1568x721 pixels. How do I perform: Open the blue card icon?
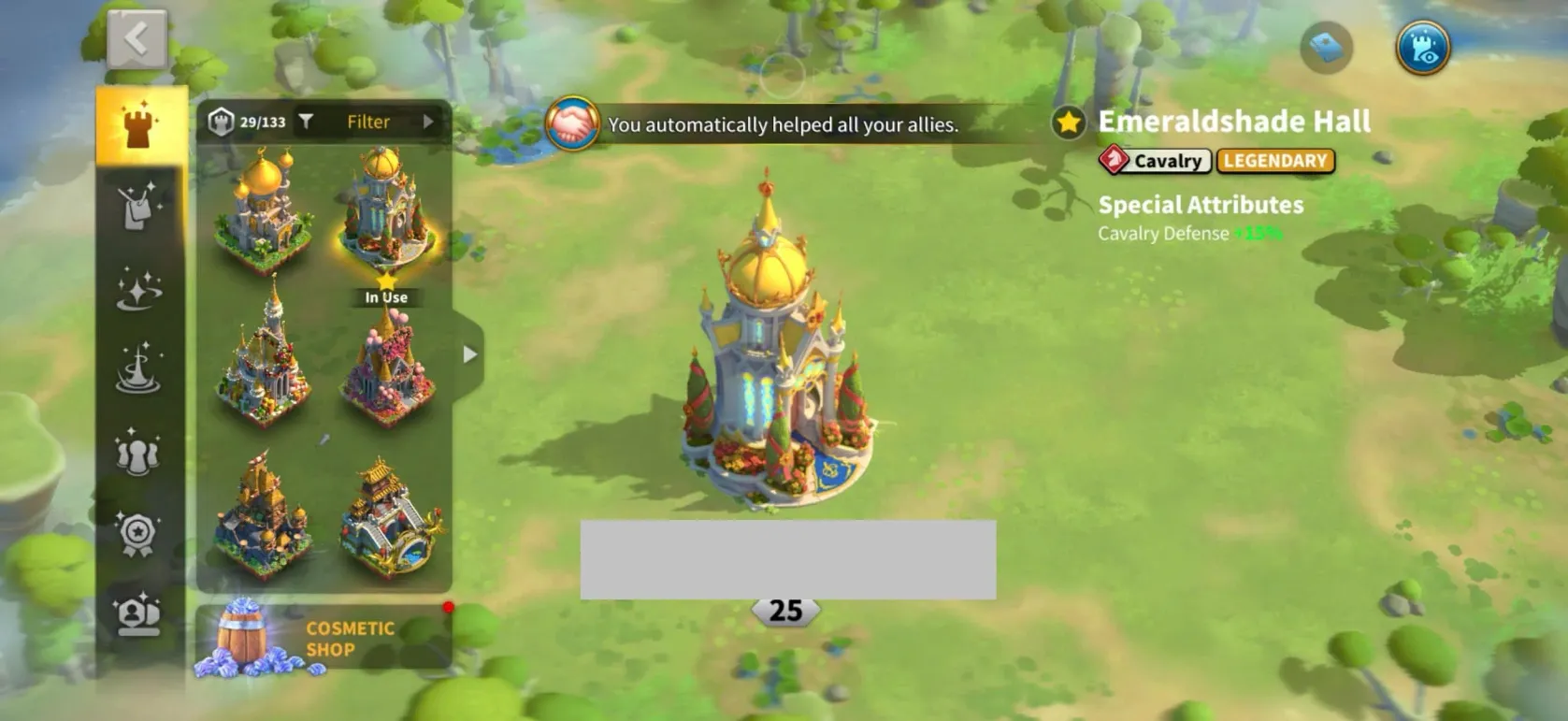(x=1326, y=47)
